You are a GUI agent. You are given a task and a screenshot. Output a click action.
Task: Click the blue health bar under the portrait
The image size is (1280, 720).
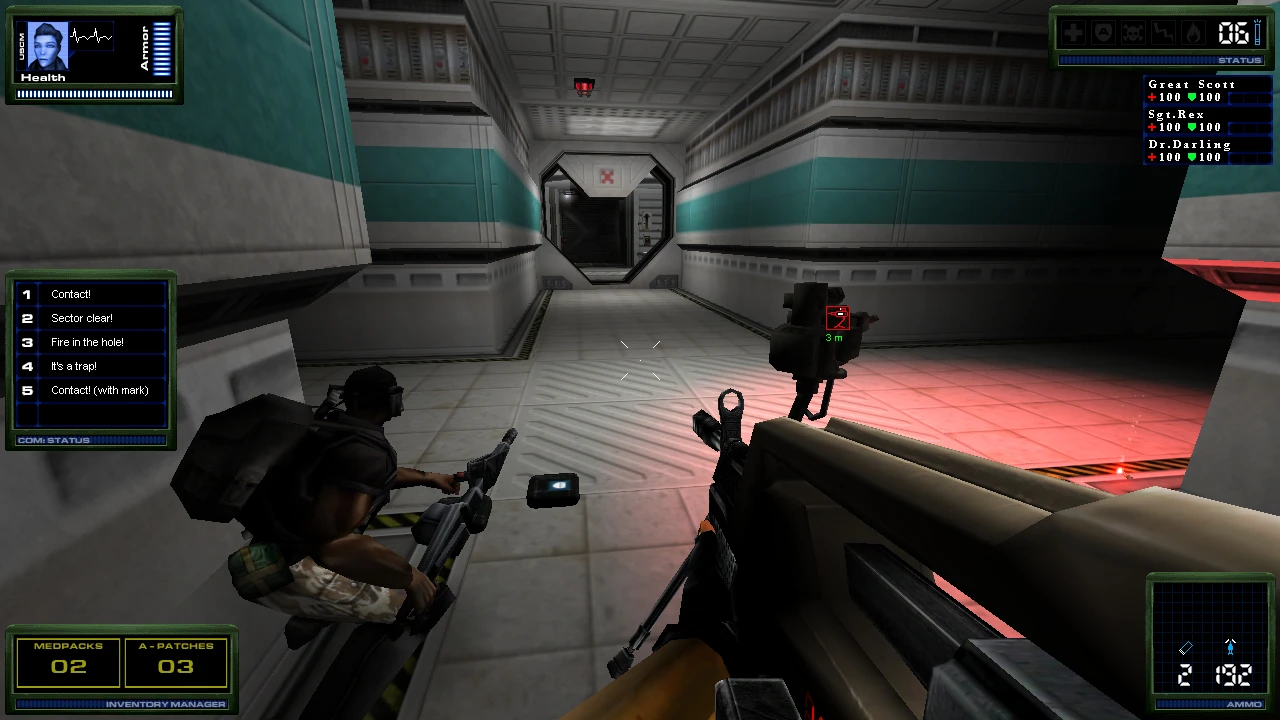pos(95,93)
